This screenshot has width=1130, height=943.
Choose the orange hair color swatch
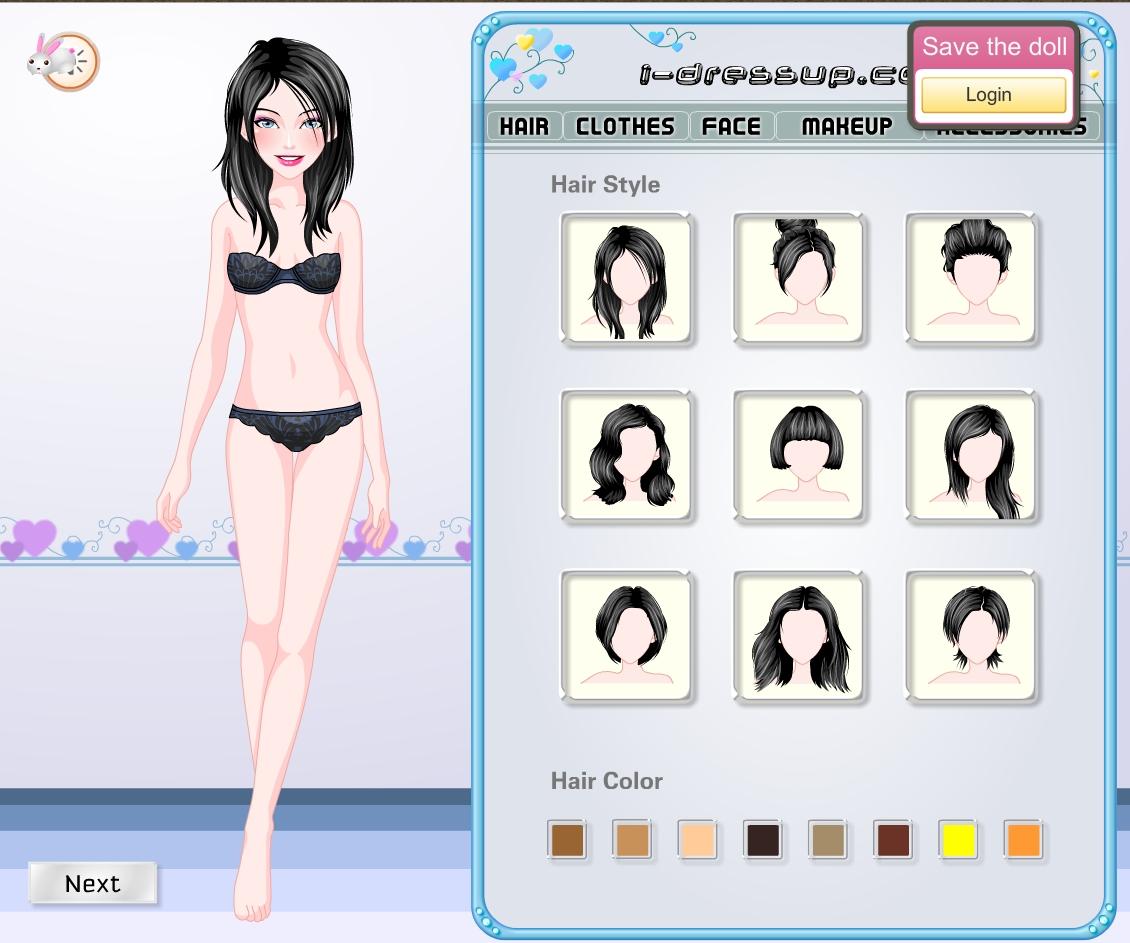[1024, 840]
